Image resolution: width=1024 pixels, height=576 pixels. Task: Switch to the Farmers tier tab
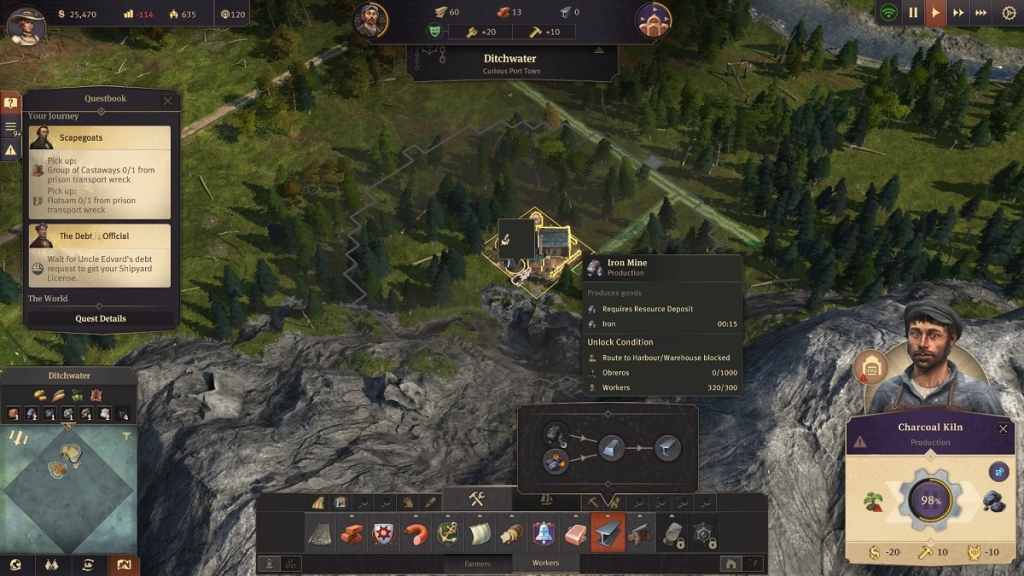pyautogui.click(x=478, y=564)
